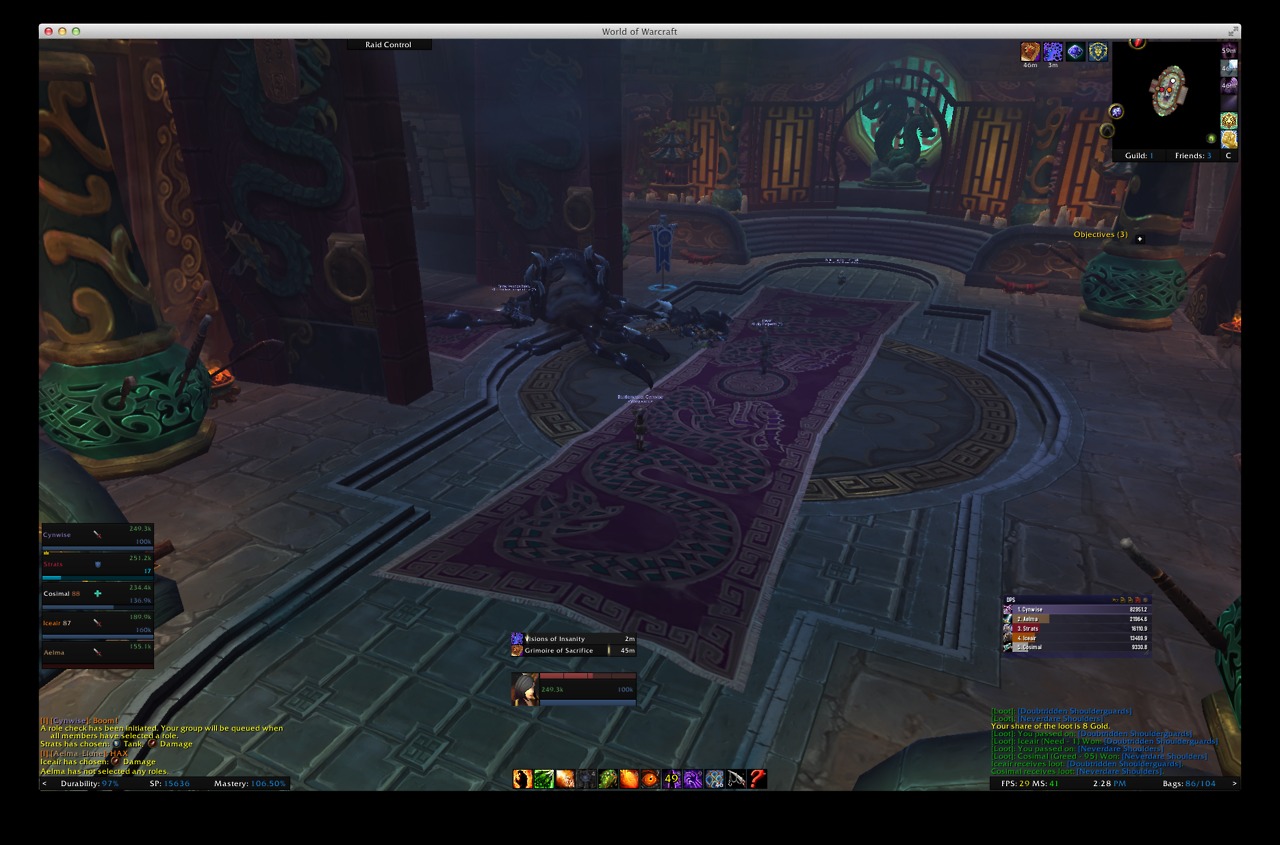The width and height of the screenshot is (1280, 845).
Task: Use the red question mark action button
Action: [x=758, y=779]
